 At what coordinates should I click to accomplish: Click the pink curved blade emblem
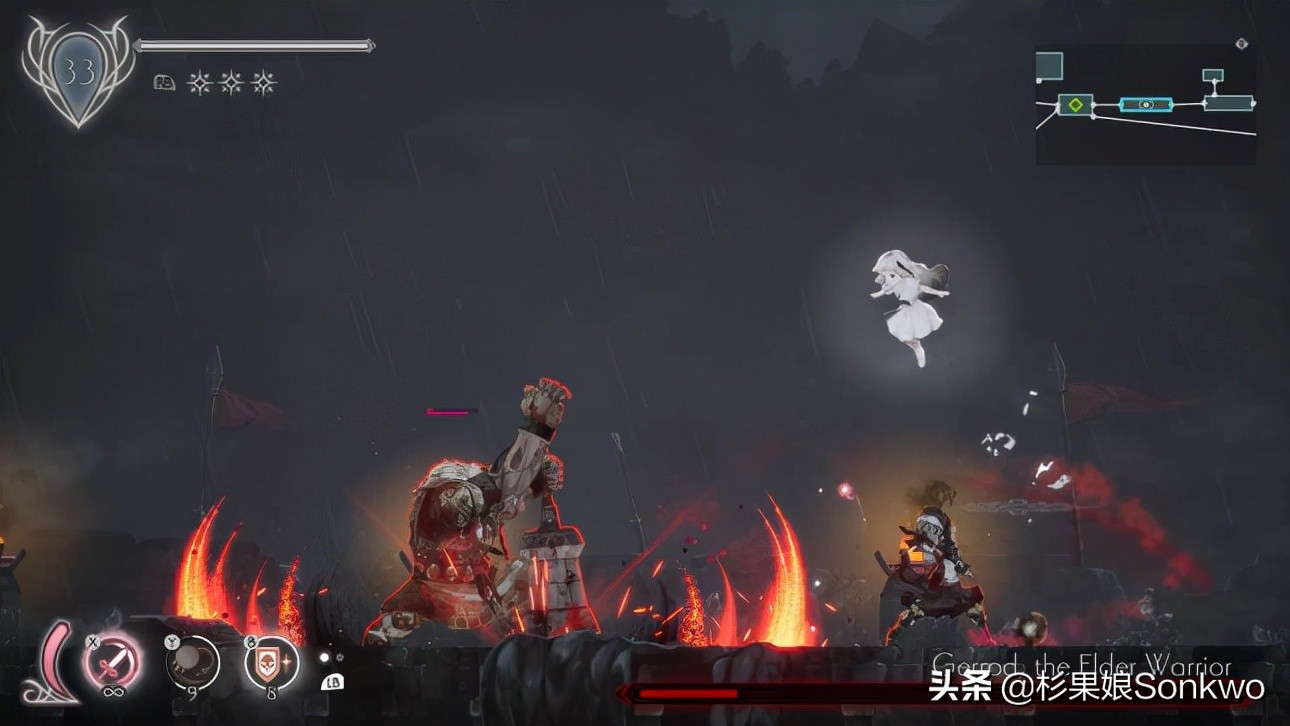(56, 663)
